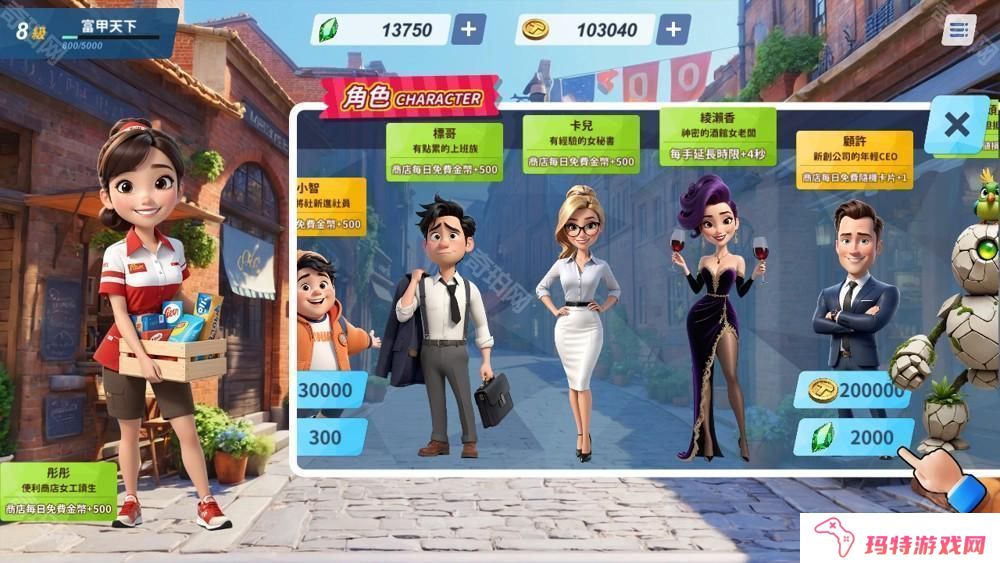Close the character selection panel
The image size is (1000, 563).
click(x=956, y=125)
